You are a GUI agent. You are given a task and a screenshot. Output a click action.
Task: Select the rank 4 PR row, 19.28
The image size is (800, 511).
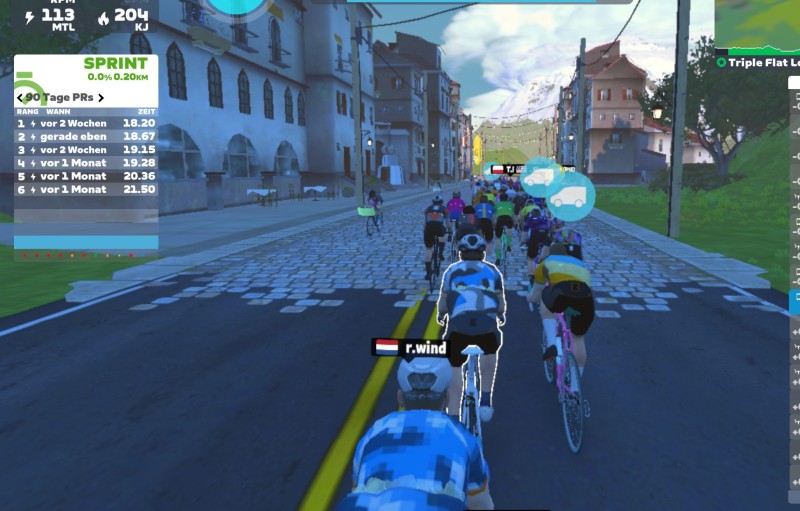pos(86,162)
